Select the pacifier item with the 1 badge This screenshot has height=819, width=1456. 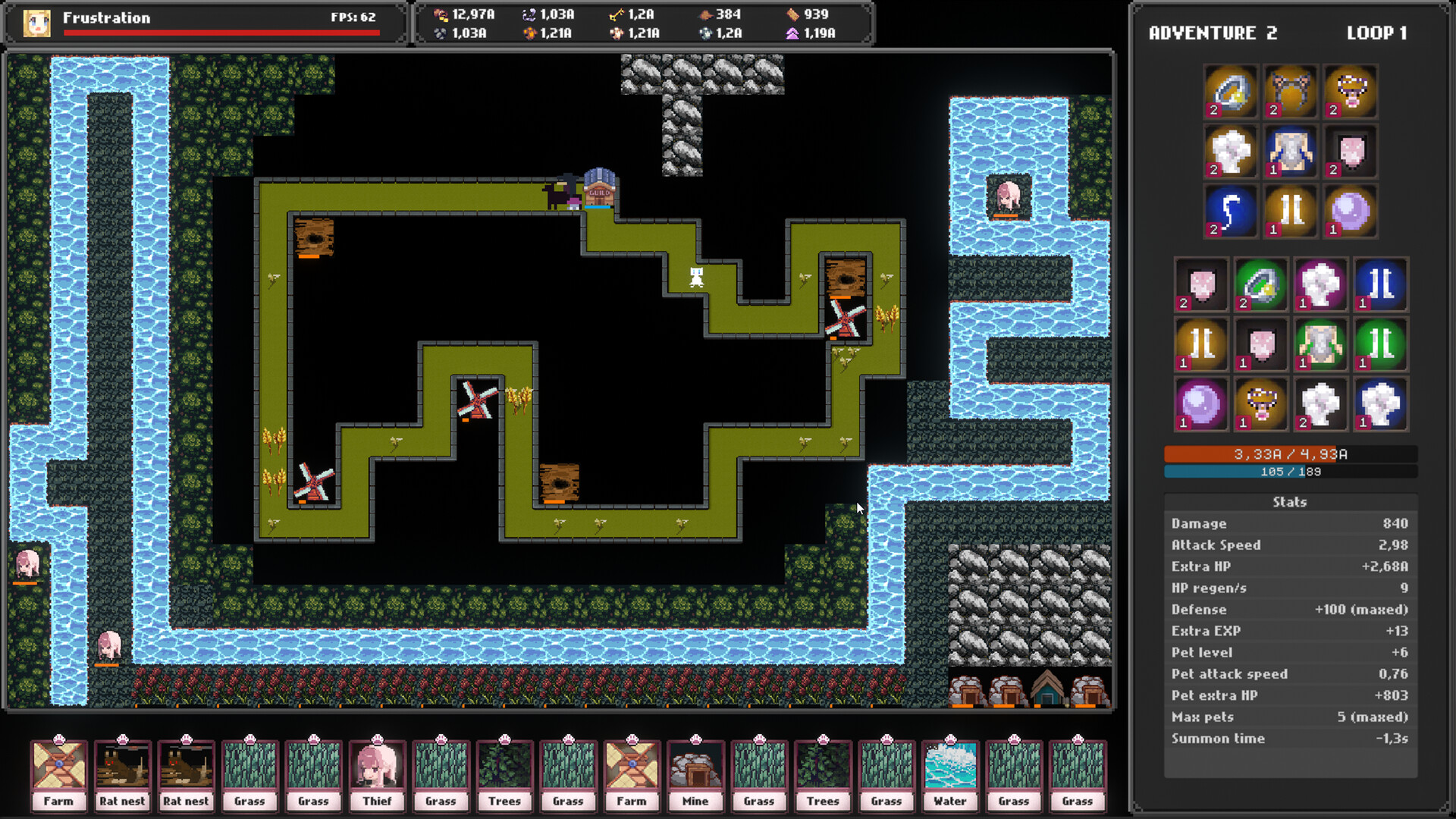(x=1260, y=403)
